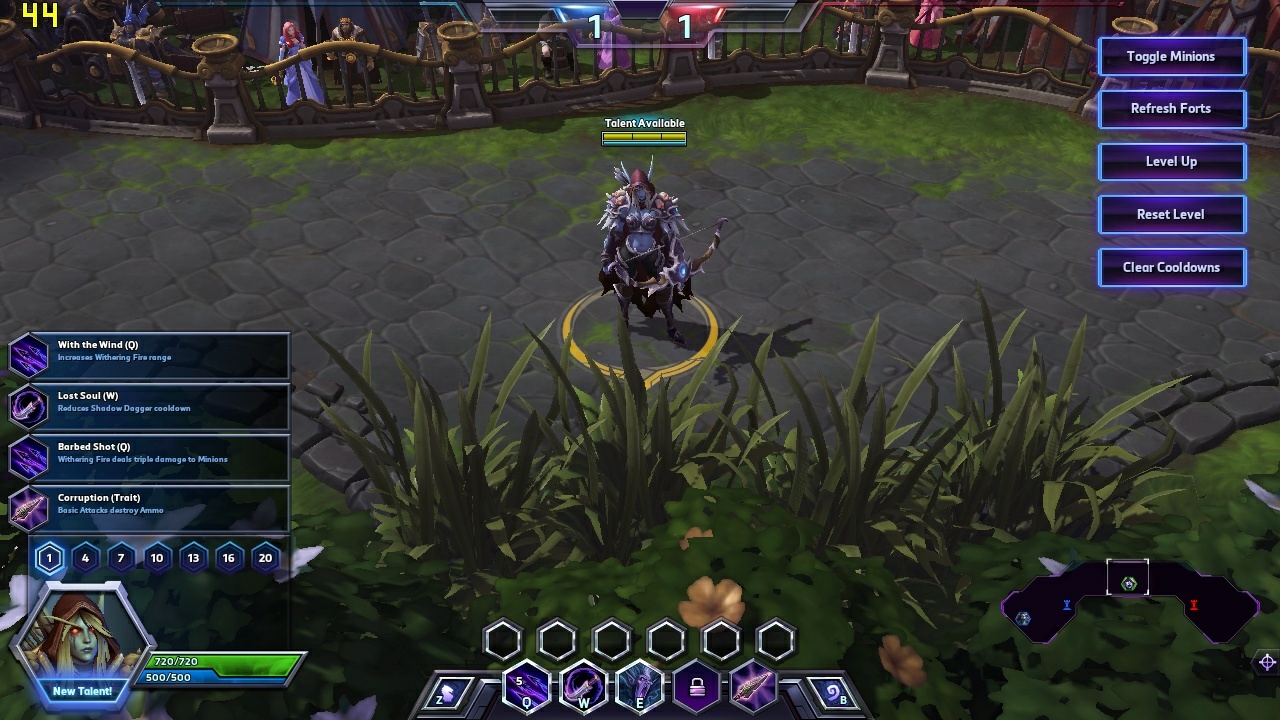Click the hearthstone B icon
Viewport: 1280px width, 720px height.
(x=832, y=692)
